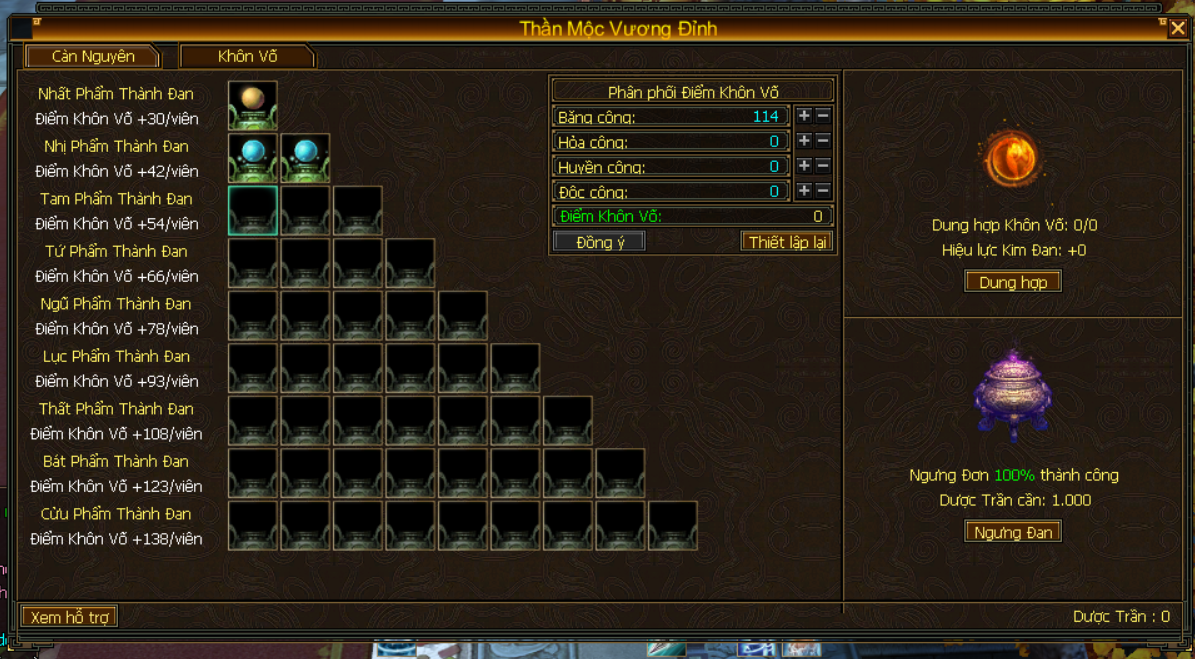The image size is (1195, 659).
Task: Start refining with Ngưng Đan button
Action: pos(1012,532)
